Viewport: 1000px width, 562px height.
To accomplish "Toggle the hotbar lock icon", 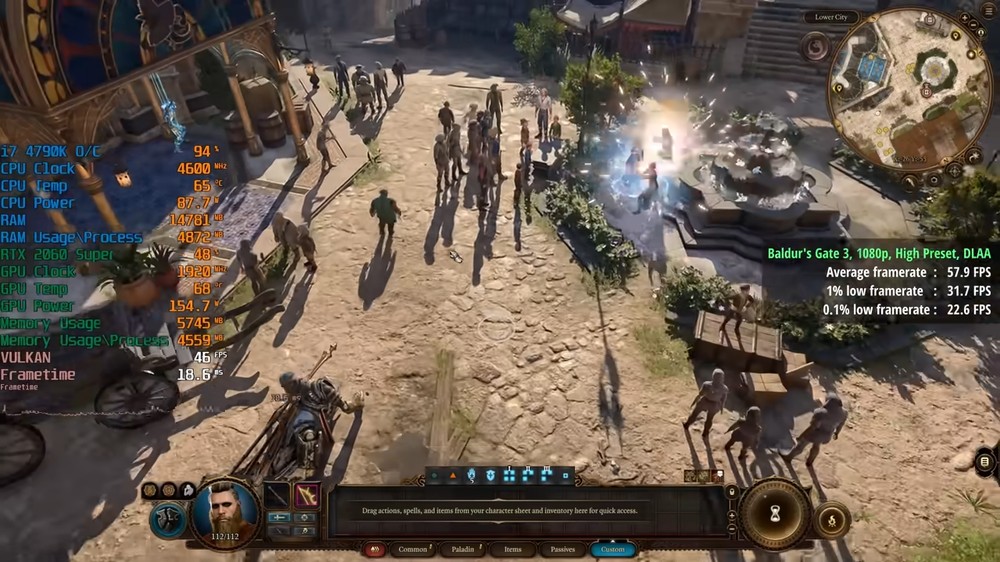I will [731, 491].
